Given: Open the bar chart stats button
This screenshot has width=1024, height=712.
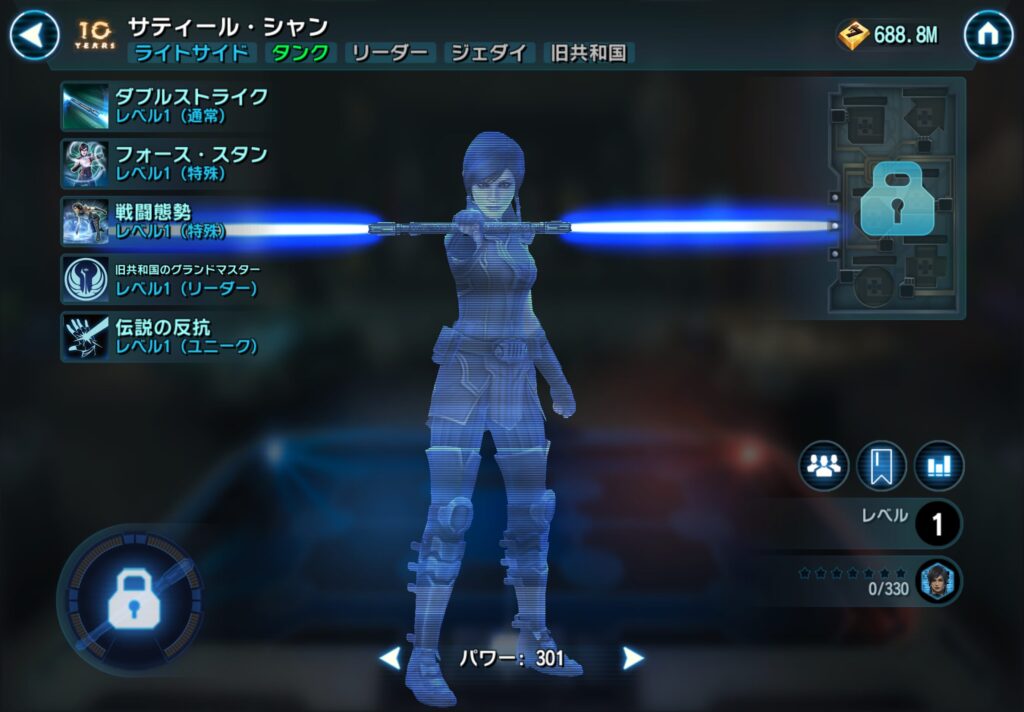Looking at the screenshot, I should [938, 465].
